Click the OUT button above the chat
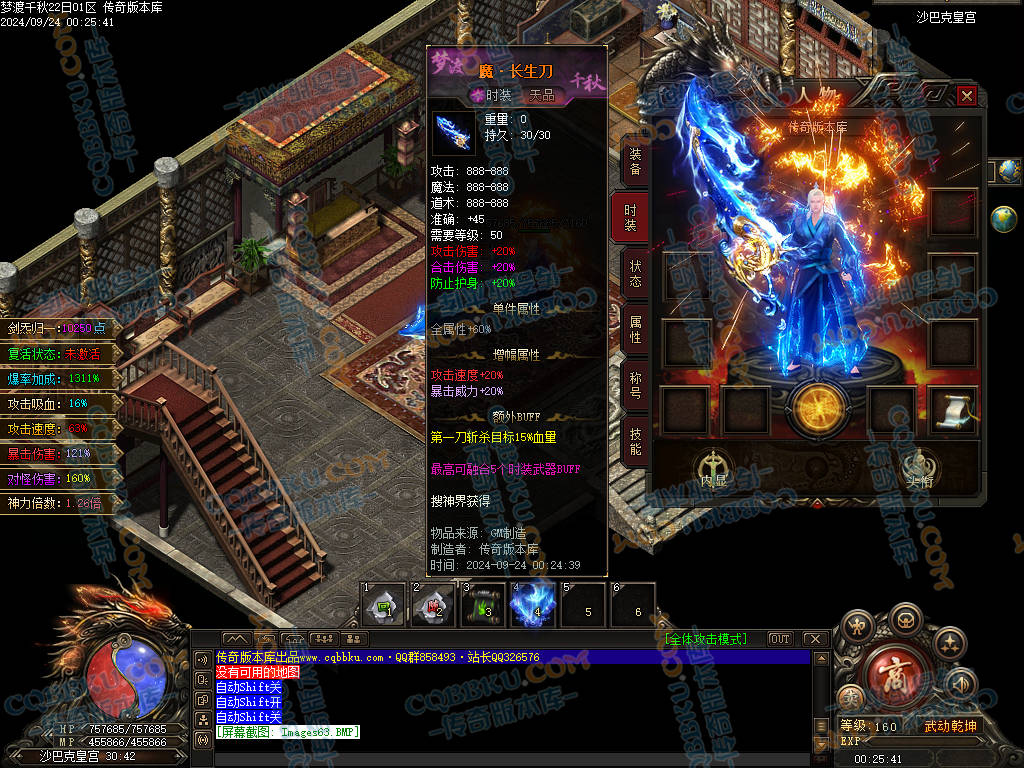 point(780,639)
